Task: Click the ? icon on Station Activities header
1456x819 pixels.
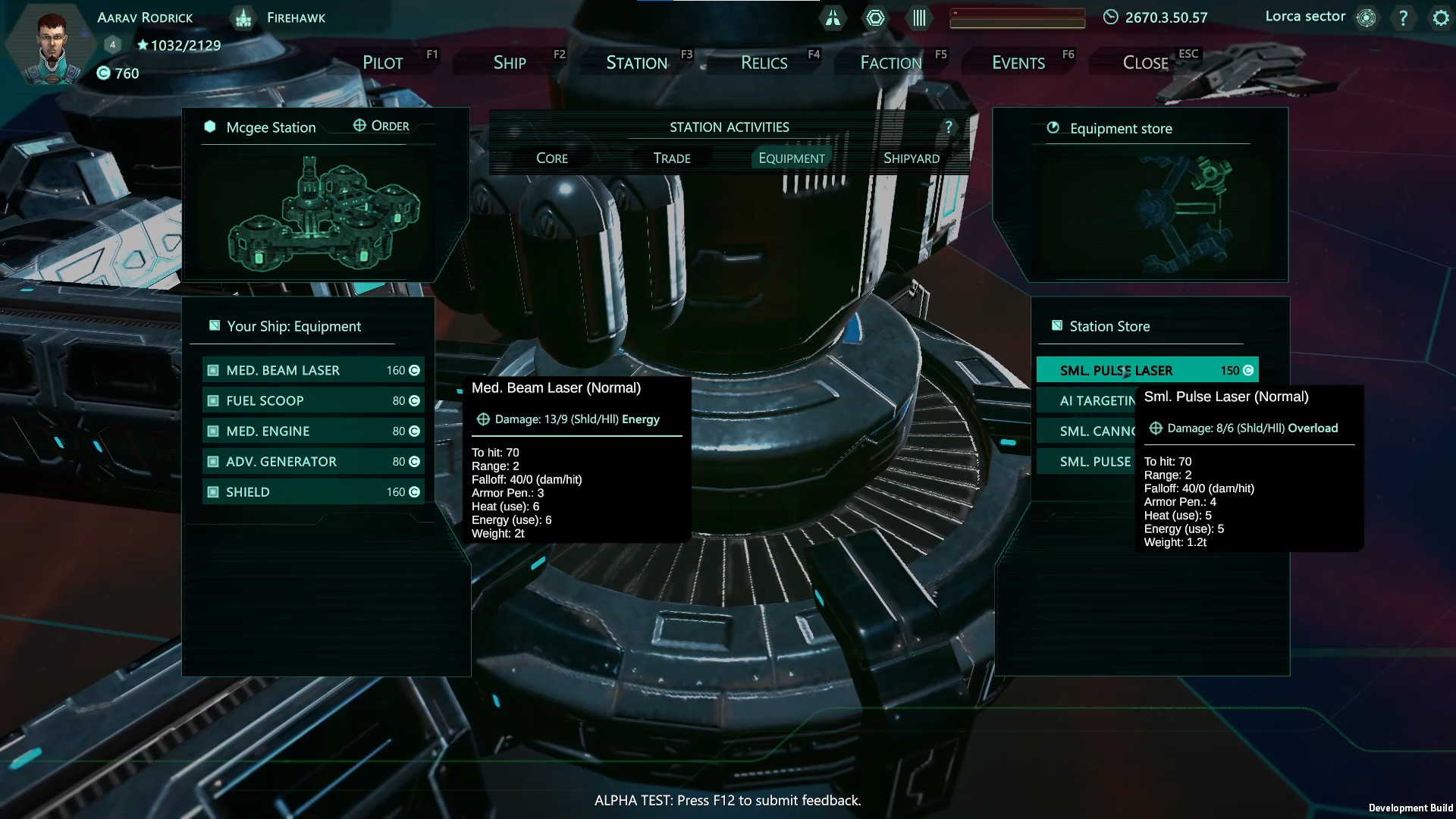Action: pos(948,127)
